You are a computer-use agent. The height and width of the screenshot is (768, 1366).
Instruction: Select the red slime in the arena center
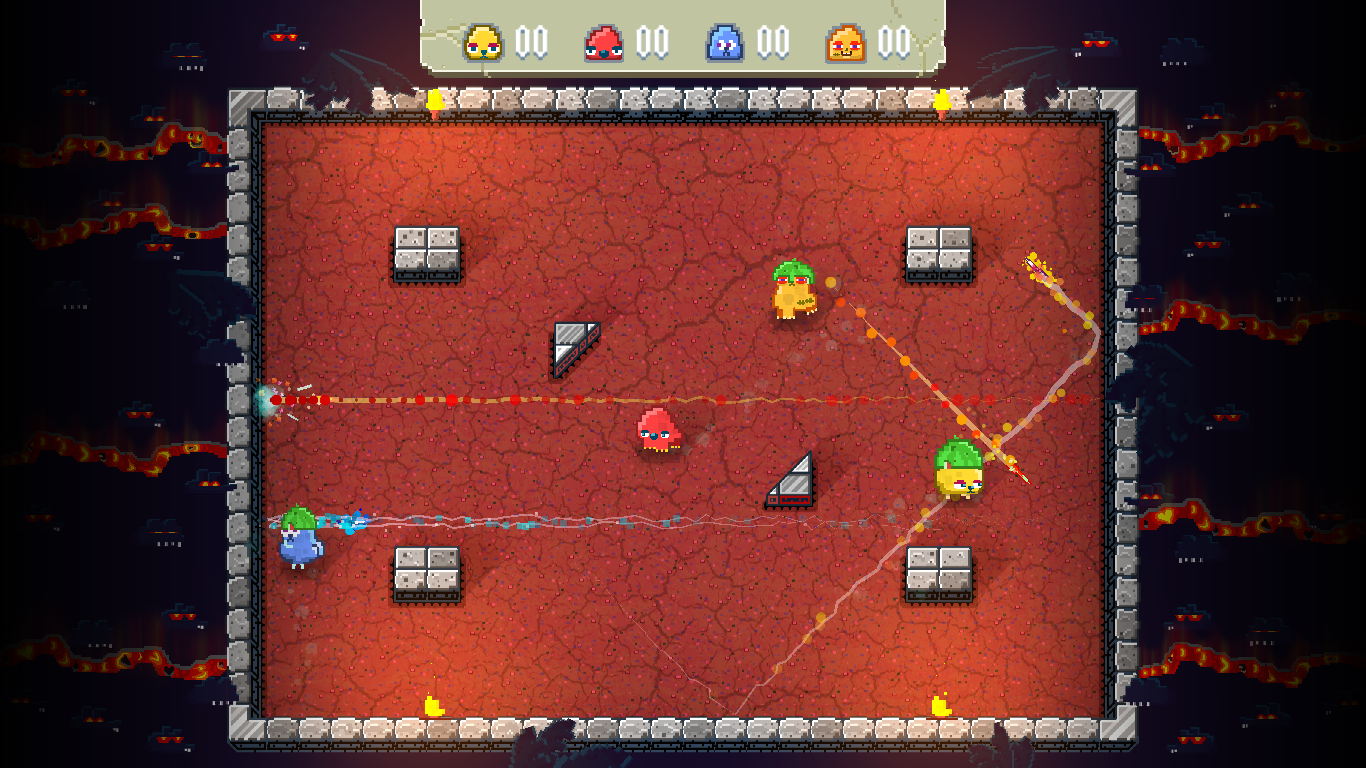point(660,432)
